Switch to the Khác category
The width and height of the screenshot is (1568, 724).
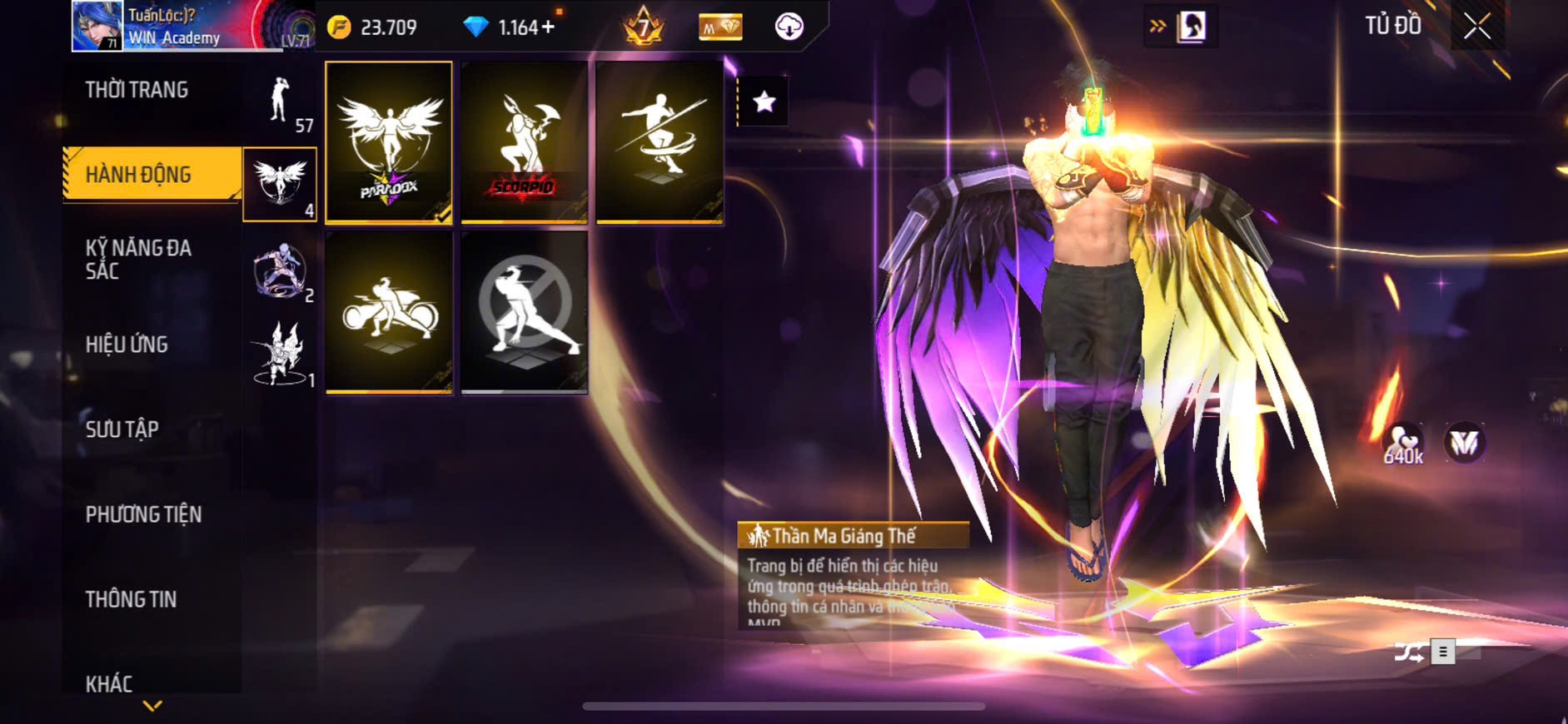[x=109, y=684]
